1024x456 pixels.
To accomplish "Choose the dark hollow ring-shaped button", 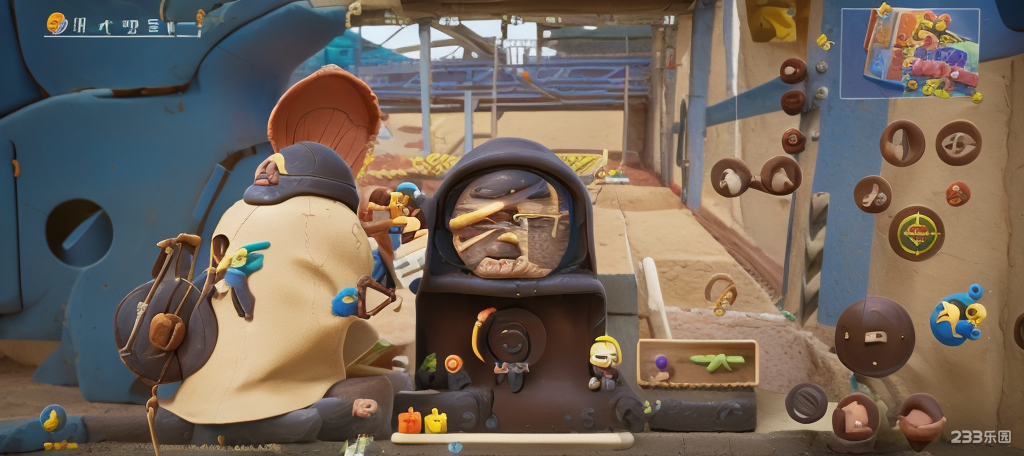I will (x=806, y=402).
